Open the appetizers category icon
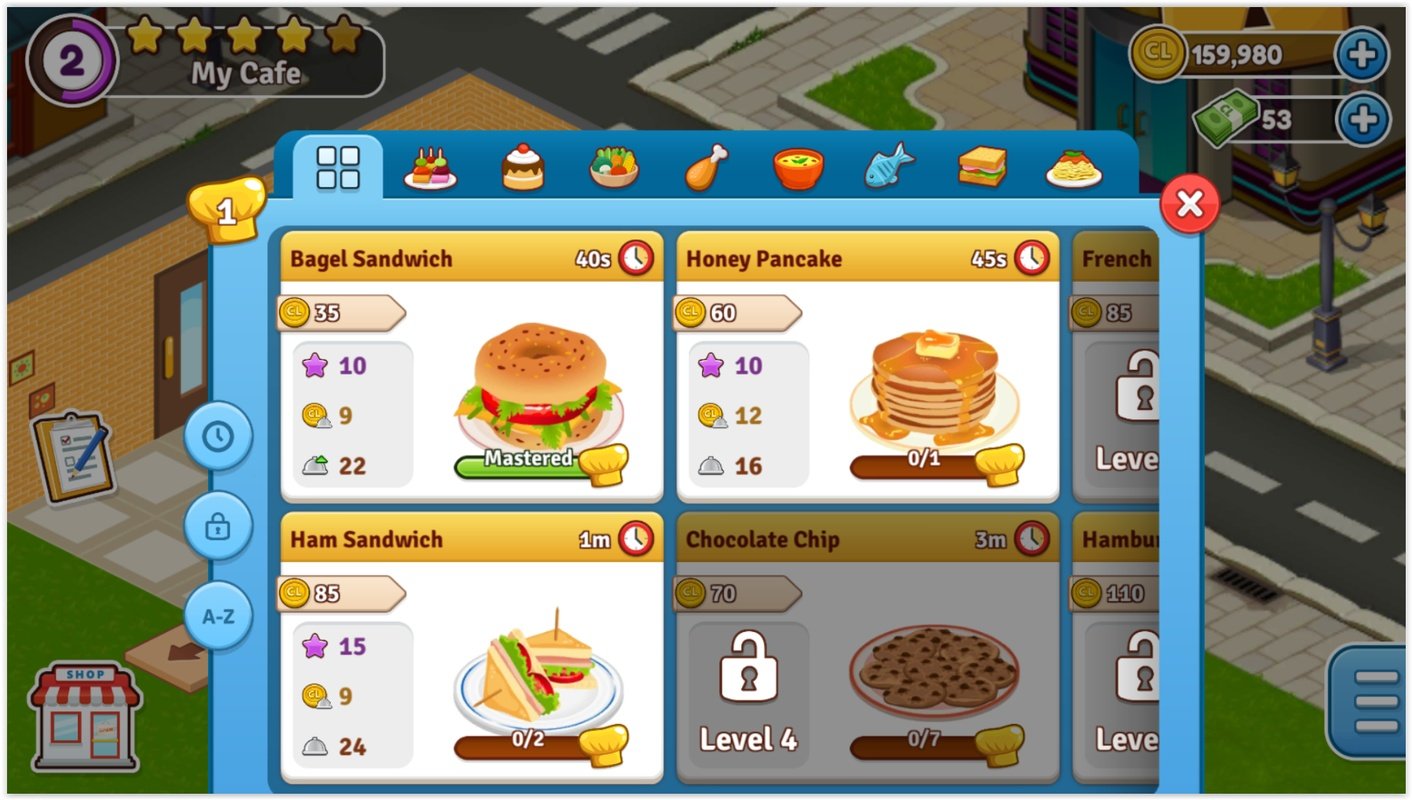Image resolution: width=1412 pixels, height=800 pixels. point(429,168)
